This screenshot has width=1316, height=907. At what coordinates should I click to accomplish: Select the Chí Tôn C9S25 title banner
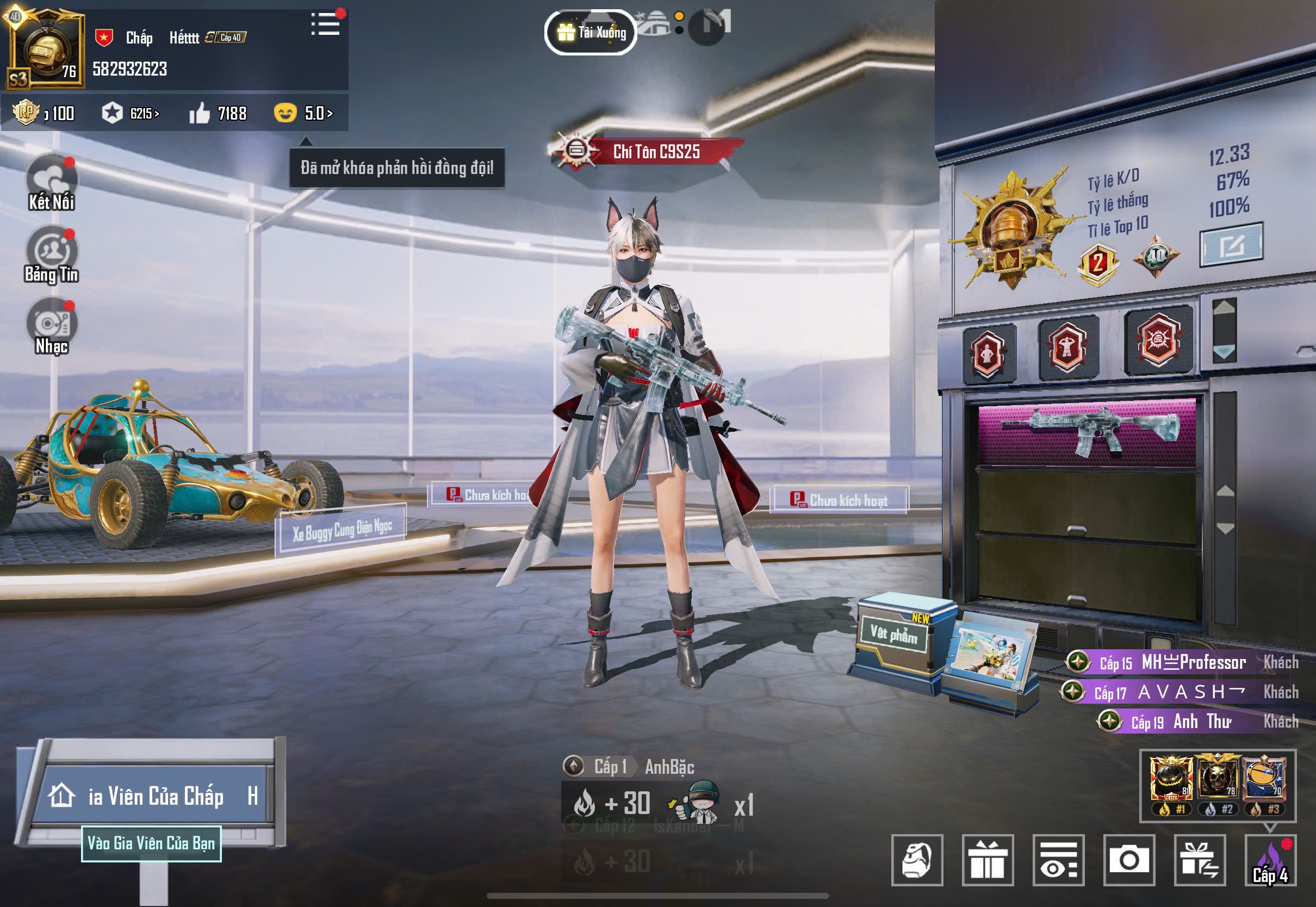(x=647, y=151)
